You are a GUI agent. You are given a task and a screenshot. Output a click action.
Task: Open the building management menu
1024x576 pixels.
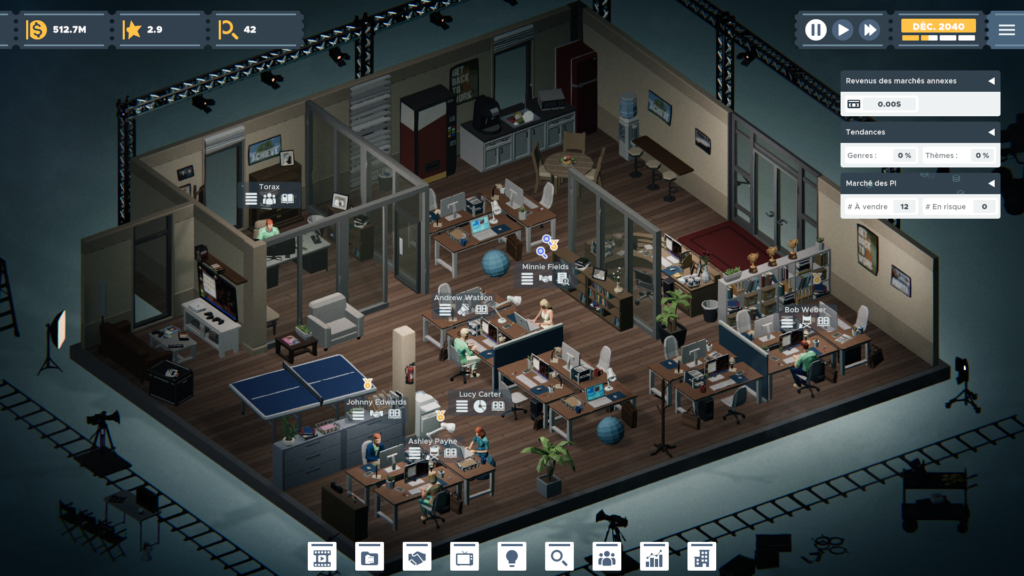702,556
